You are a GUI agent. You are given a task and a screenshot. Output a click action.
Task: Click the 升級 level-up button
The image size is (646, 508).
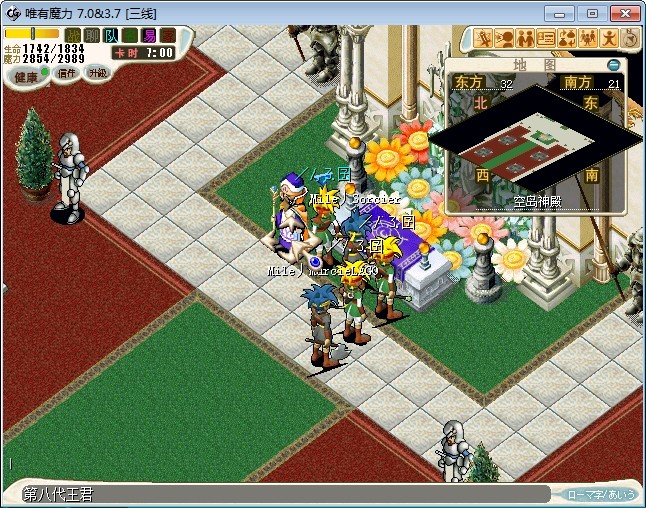tap(97, 73)
